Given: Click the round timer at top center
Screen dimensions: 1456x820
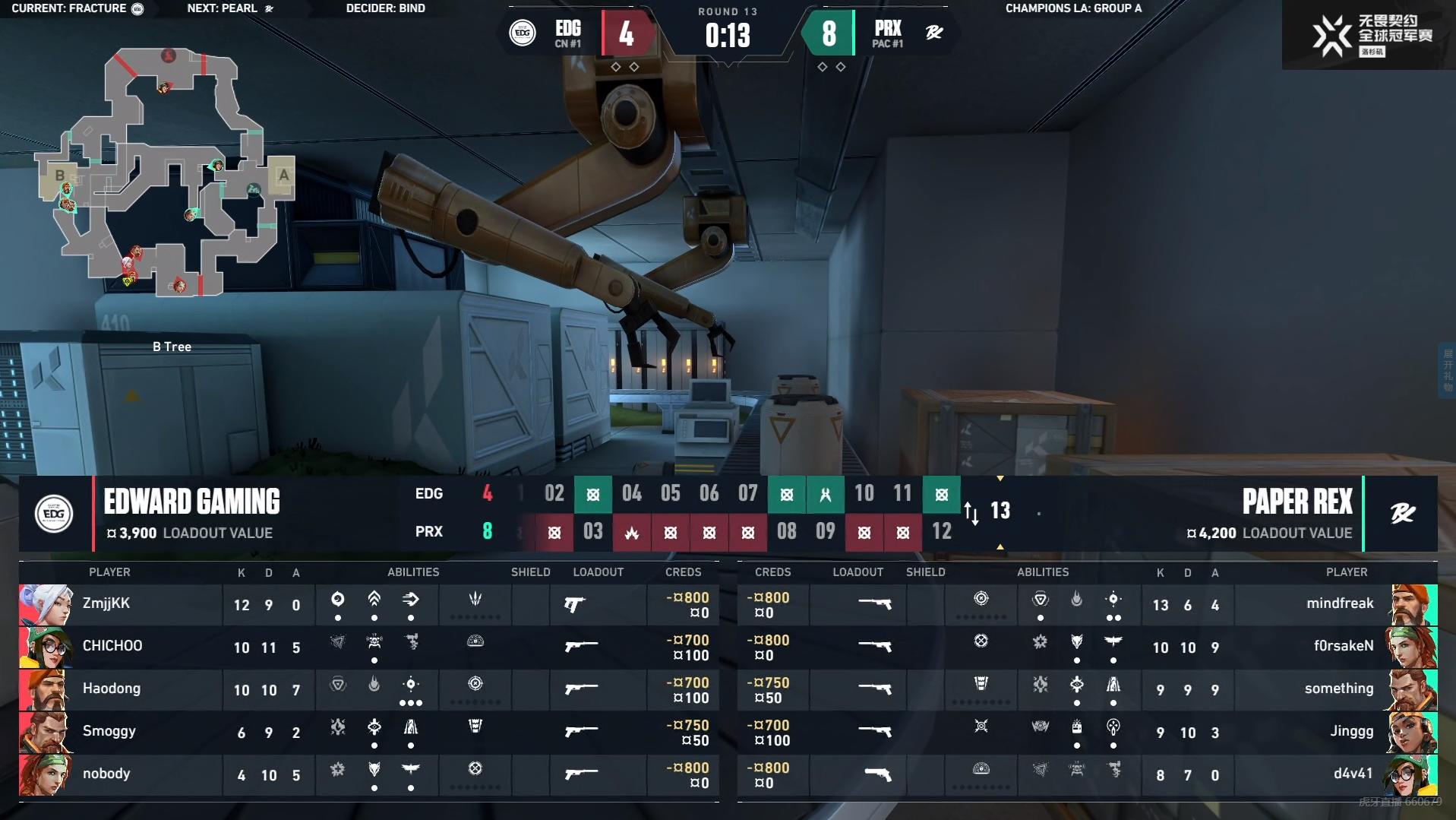Looking at the screenshot, I should click(728, 35).
